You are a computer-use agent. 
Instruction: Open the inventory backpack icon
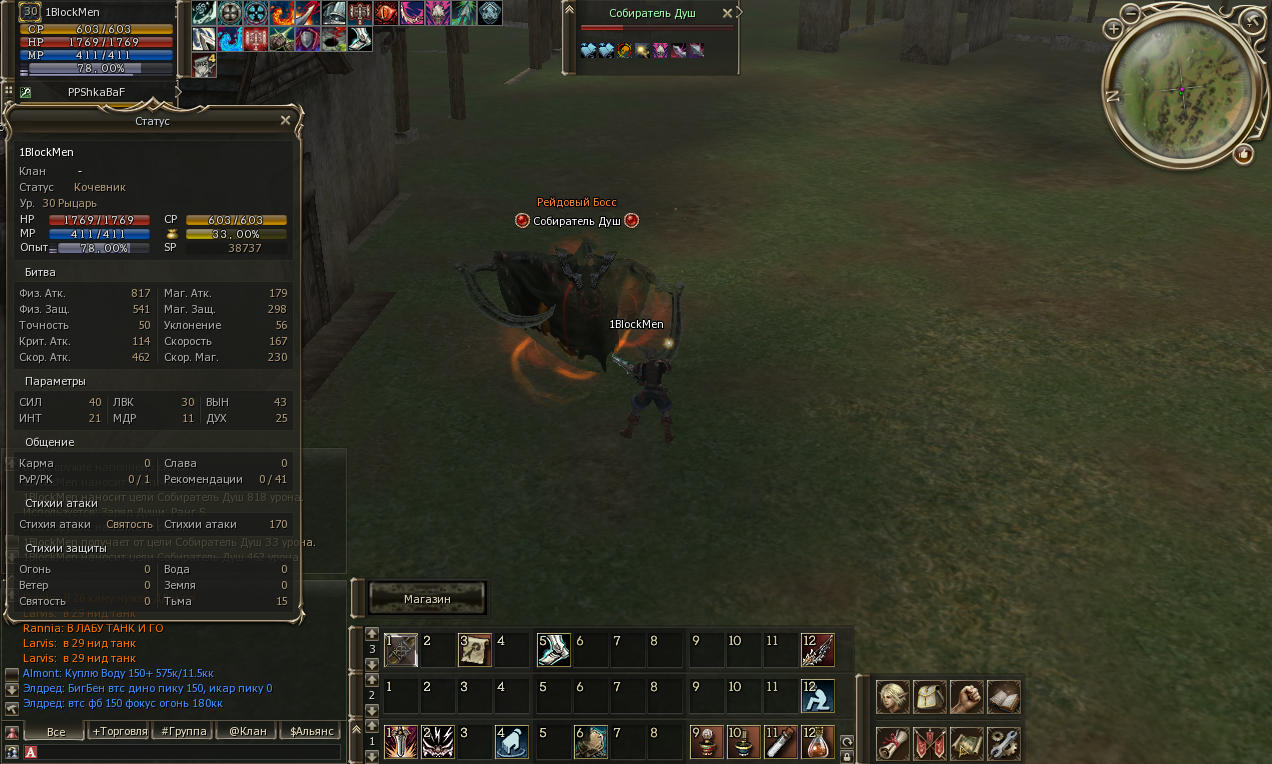(929, 696)
